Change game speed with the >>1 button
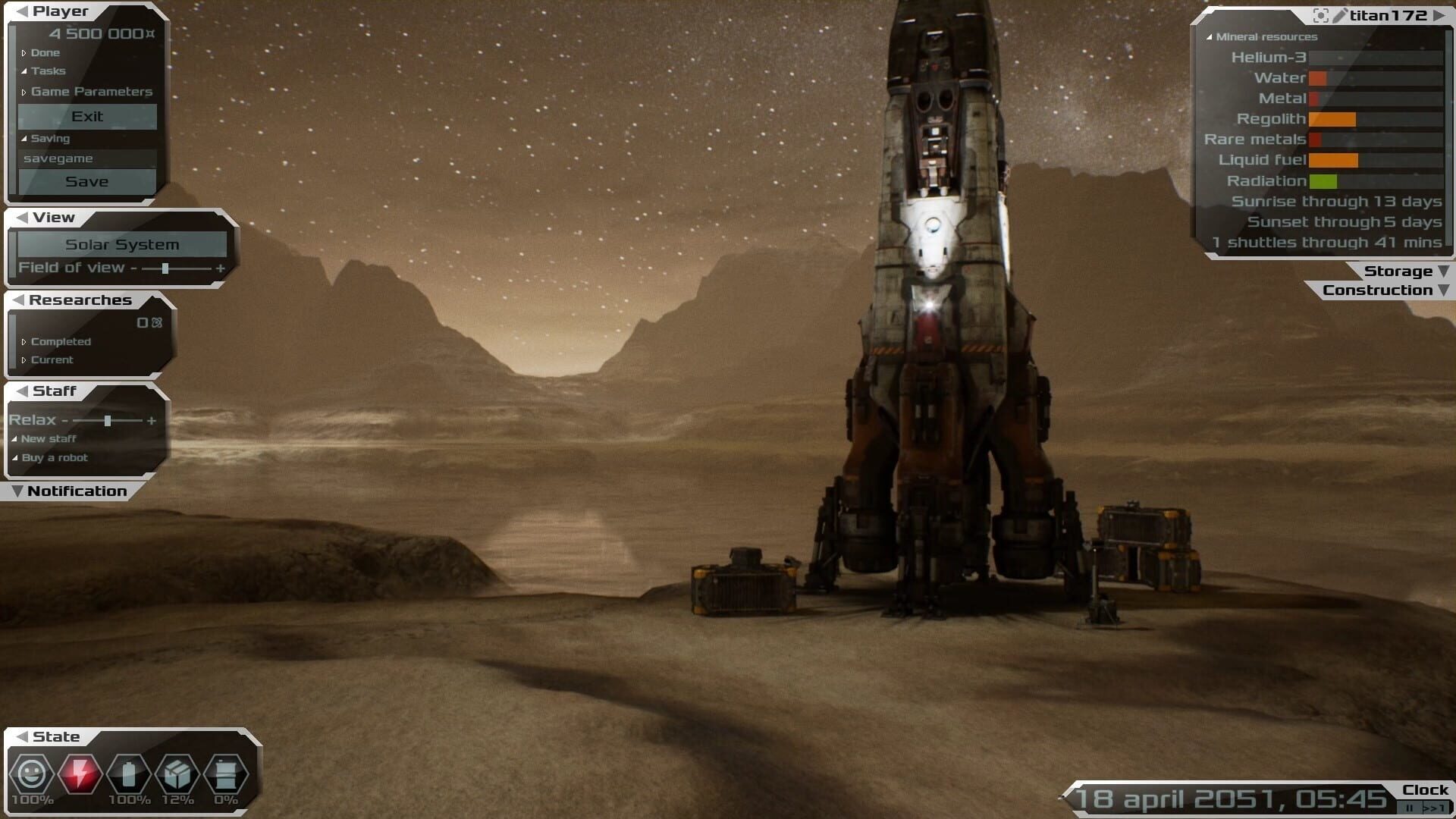1456x819 pixels. point(1433,808)
